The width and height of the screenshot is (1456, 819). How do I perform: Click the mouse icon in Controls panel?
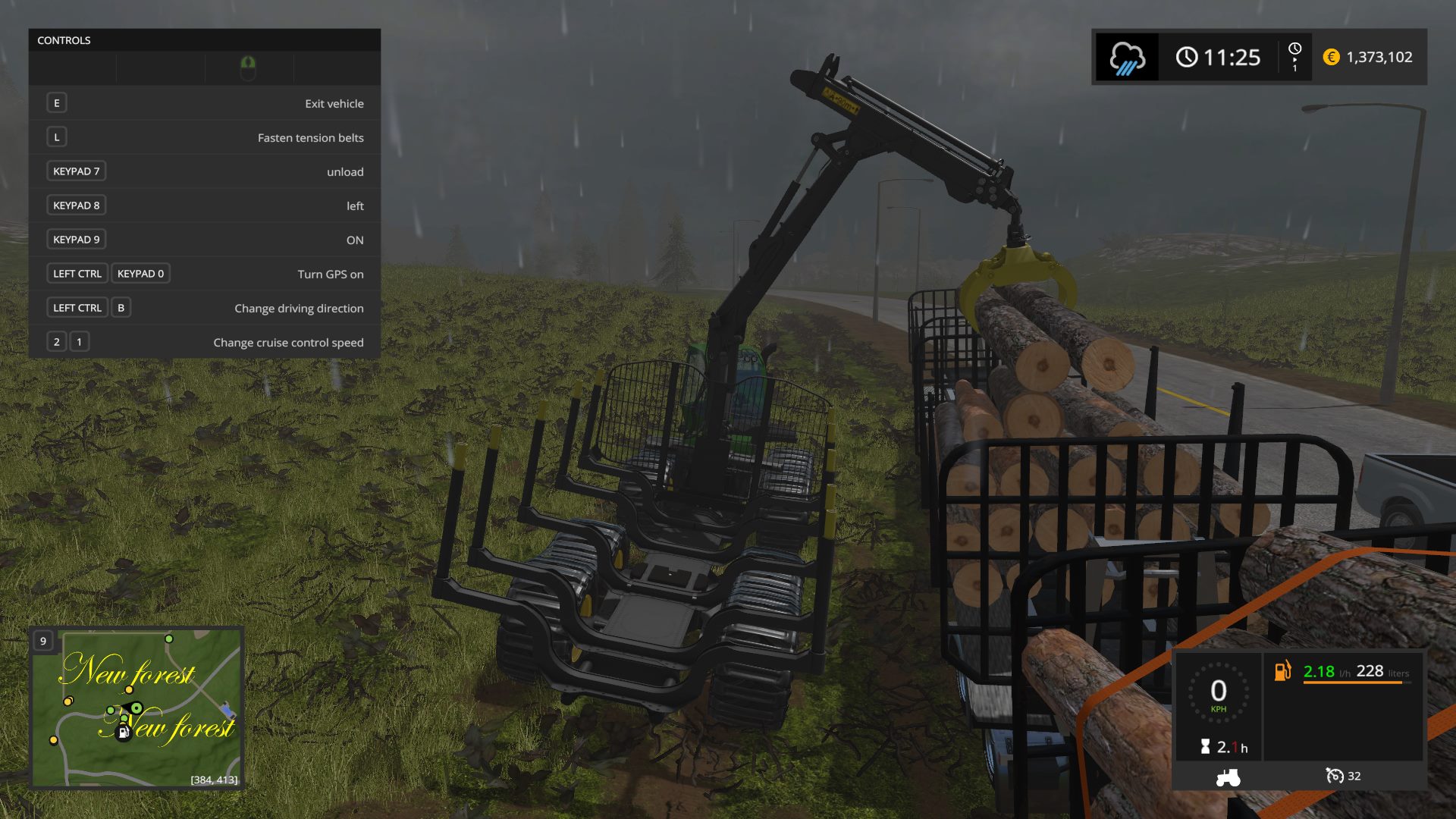click(x=248, y=68)
